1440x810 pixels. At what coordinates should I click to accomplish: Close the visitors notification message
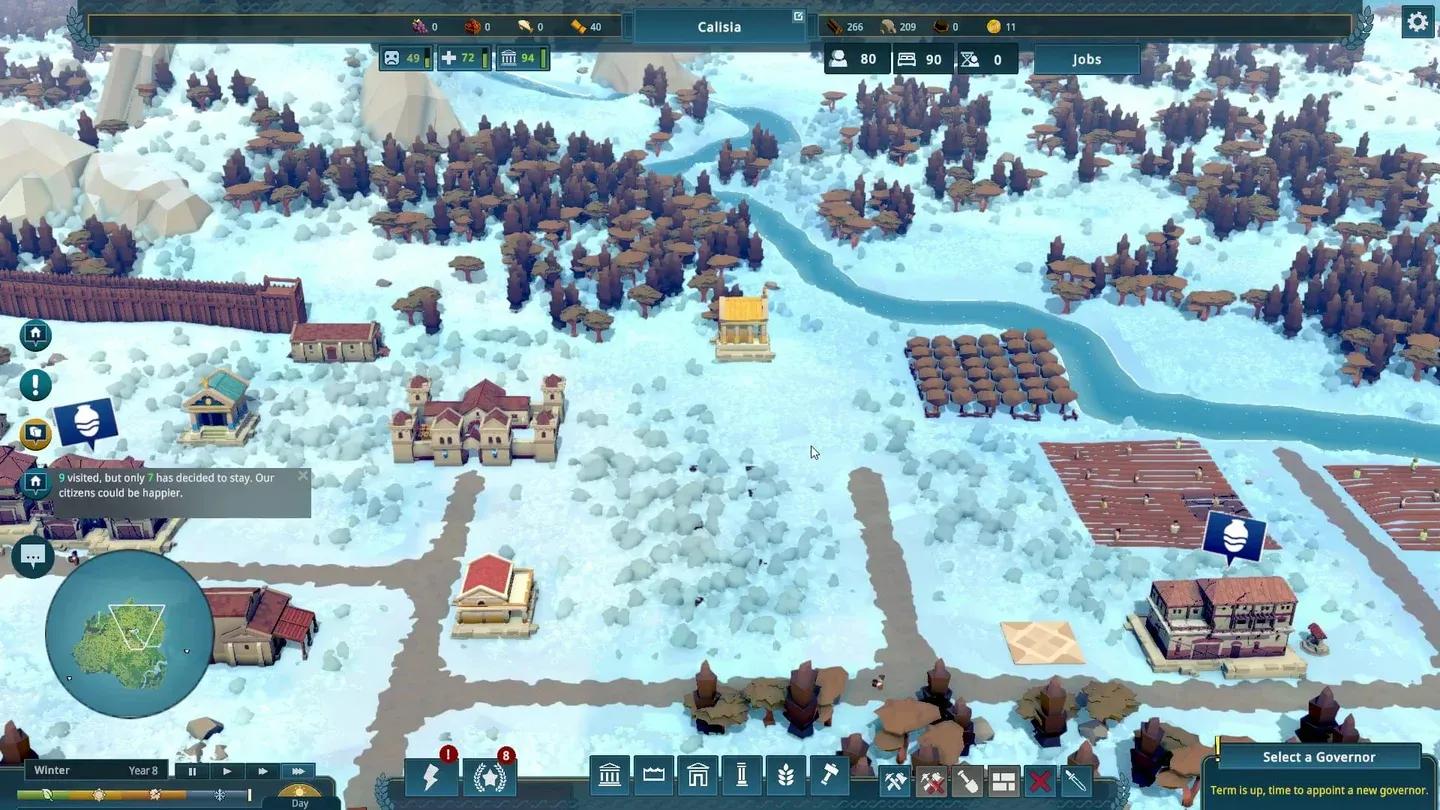(303, 476)
